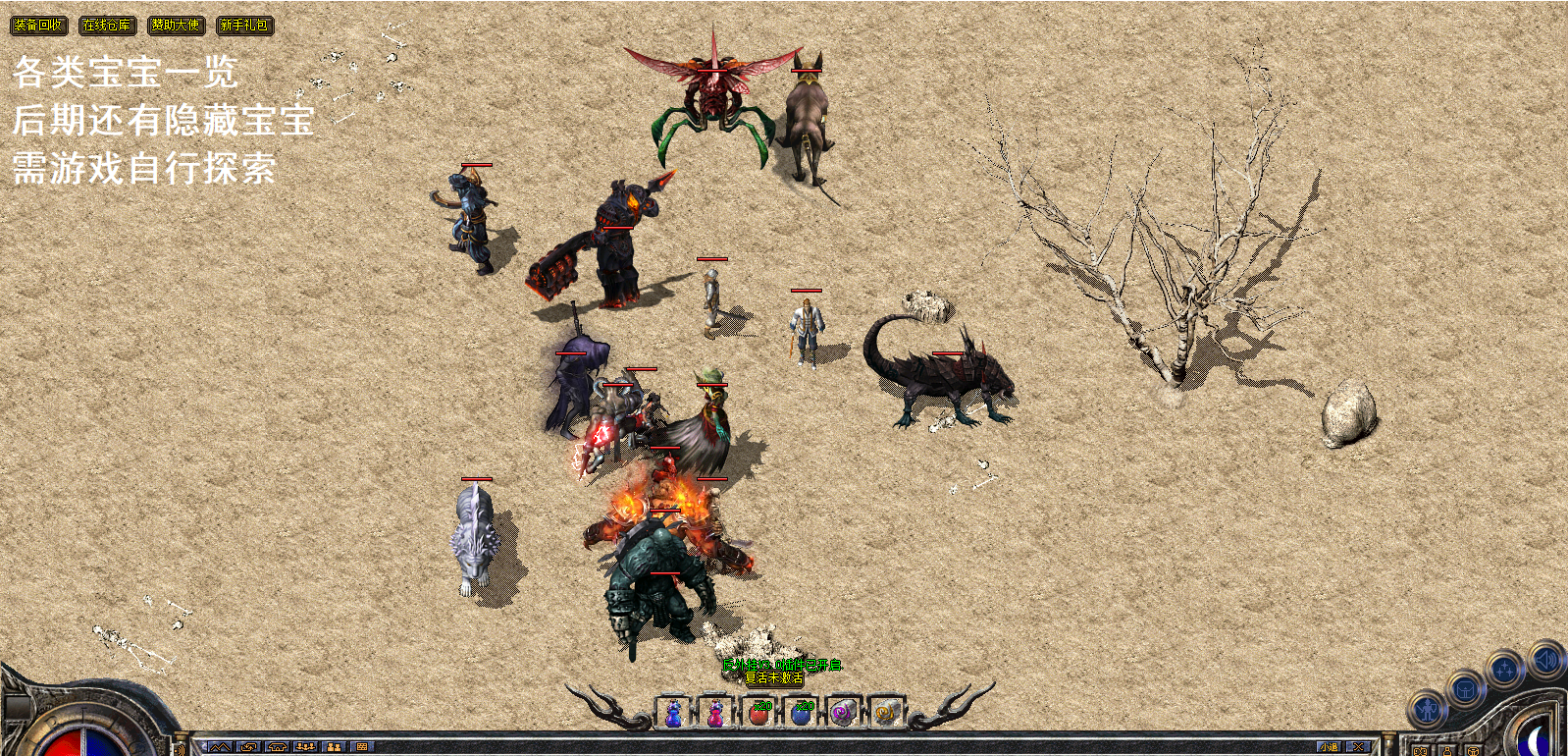Viewport: 1568px width, 756px height.
Task: Toggle the sound speaker icon
Action: [x=1545, y=660]
